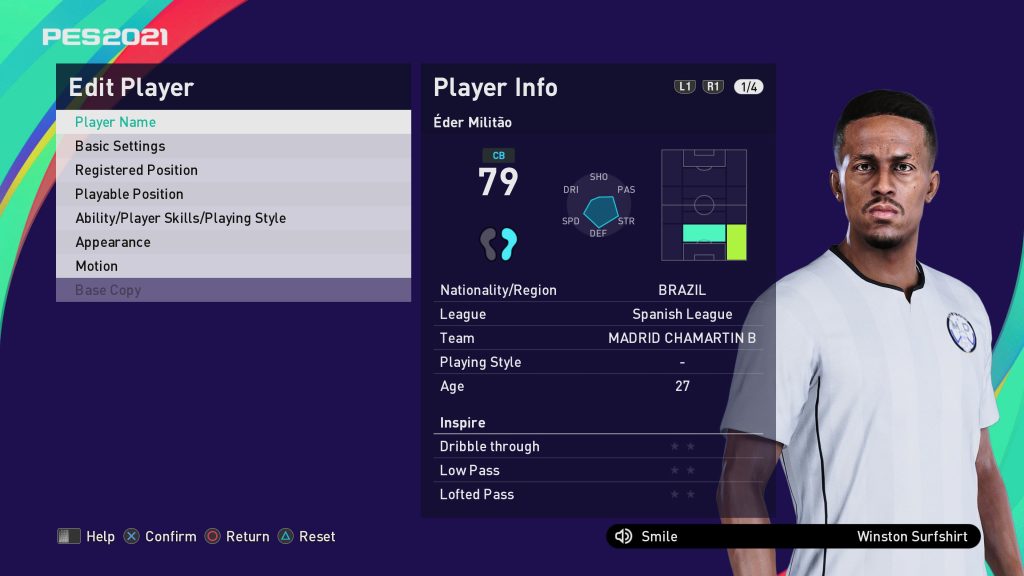This screenshot has width=1024, height=576.
Task: Click the Dribble through inspire row
Action: (597, 446)
